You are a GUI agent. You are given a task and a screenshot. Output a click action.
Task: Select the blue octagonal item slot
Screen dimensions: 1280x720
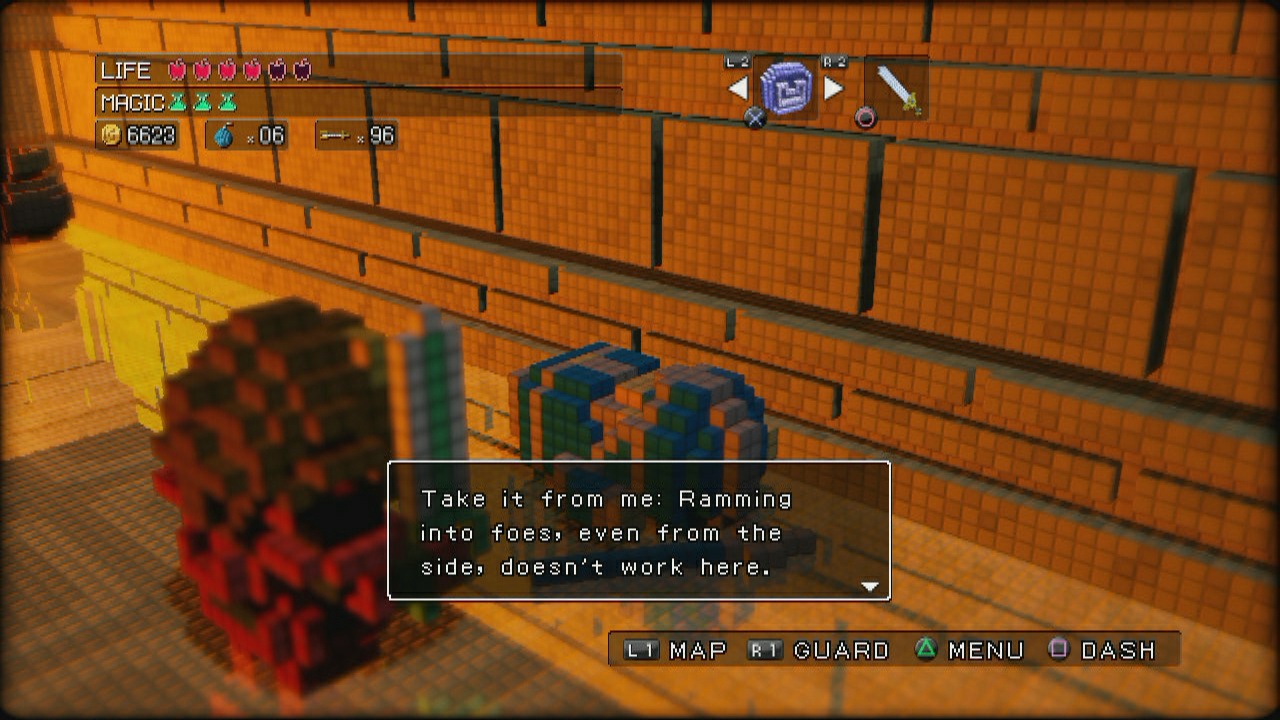(x=786, y=88)
